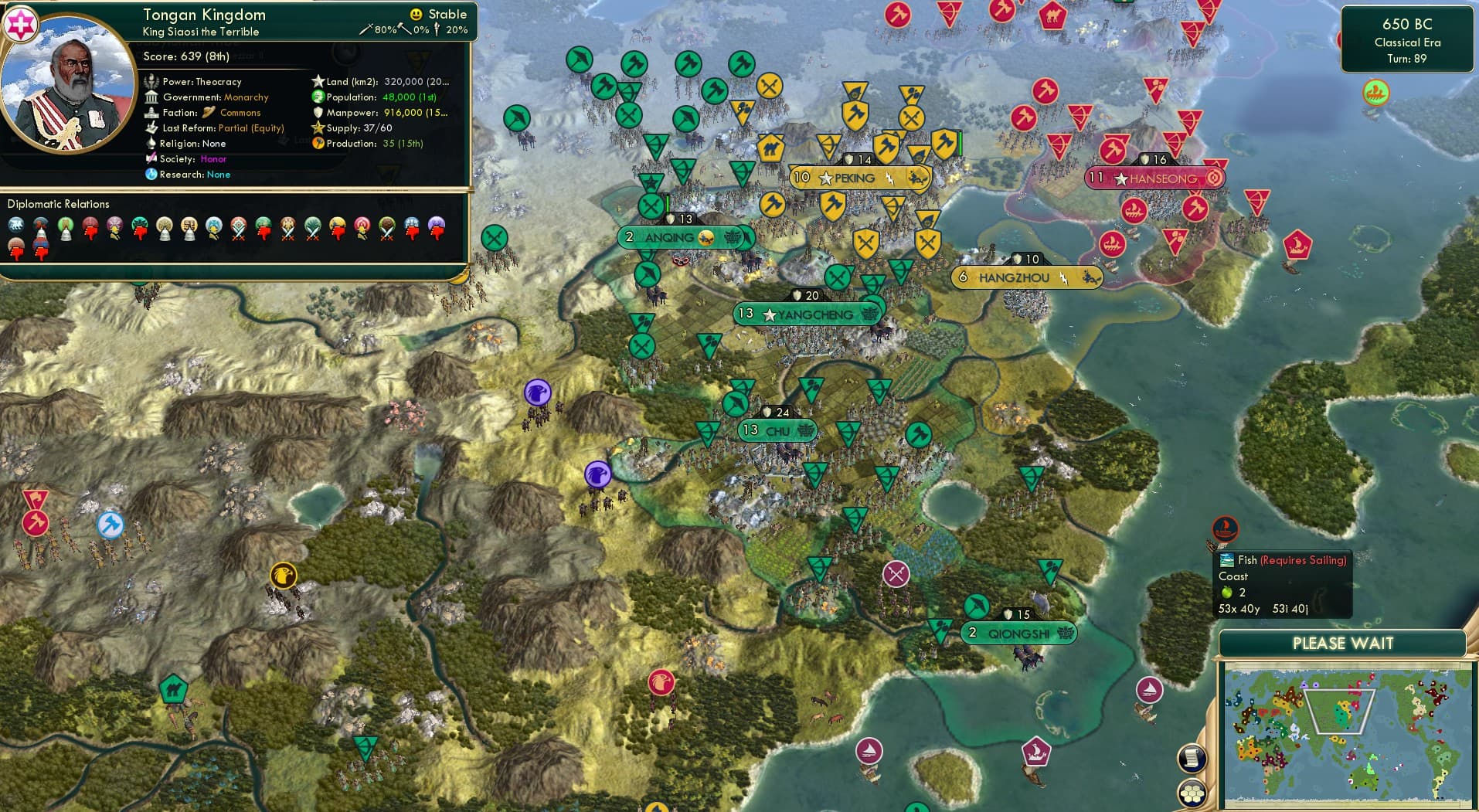Image resolution: width=1479 pixels, height=812 pixels.
Task: Open the Hanseong enemy city banner
Action: point(1154,178)
